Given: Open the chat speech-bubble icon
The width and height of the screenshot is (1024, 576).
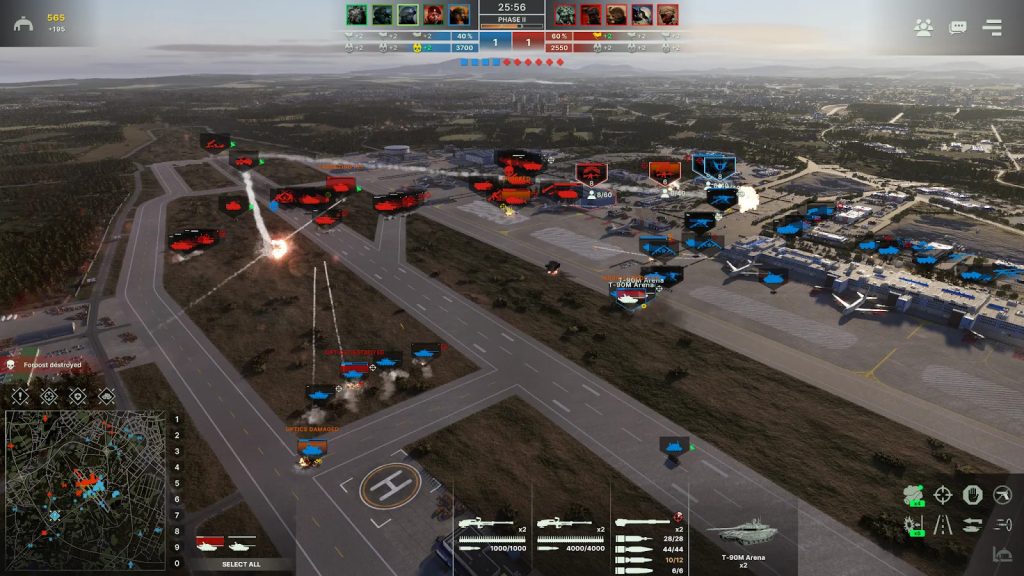Looking at the screenshot, I should tap(958, 28).
